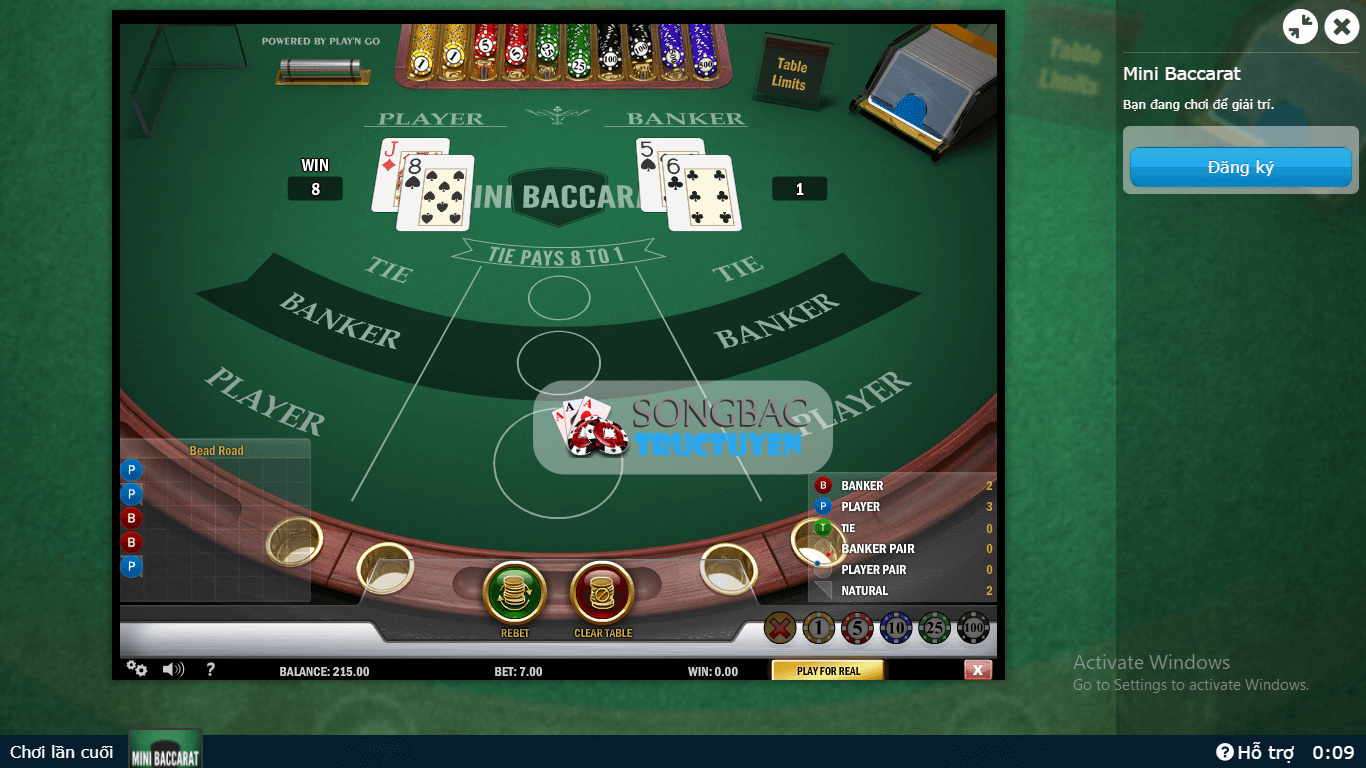1366x768 pixels.
Task: Pick the blue 10 chip
Action: 896,628
